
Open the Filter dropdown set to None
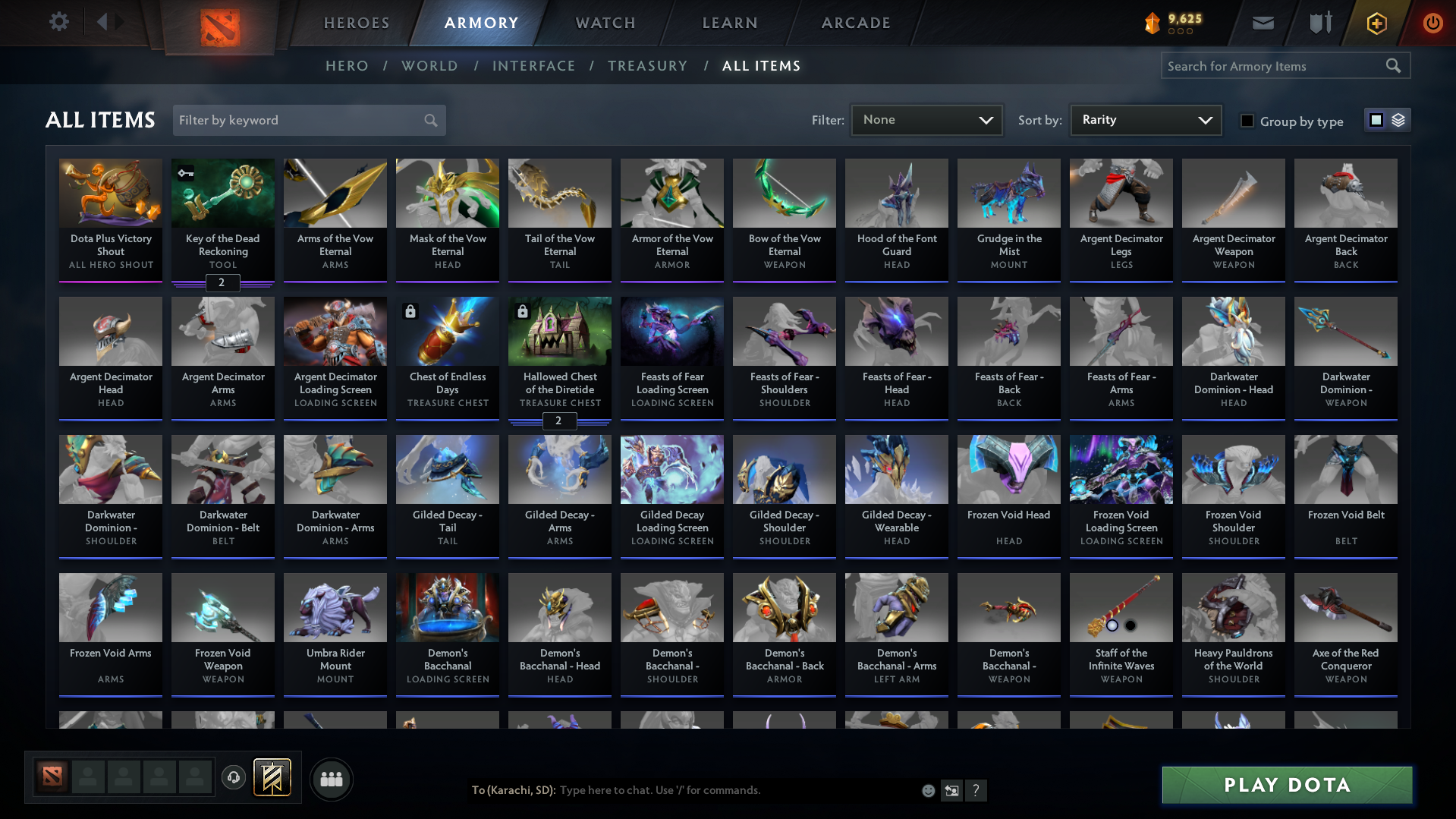coord(926,119)
